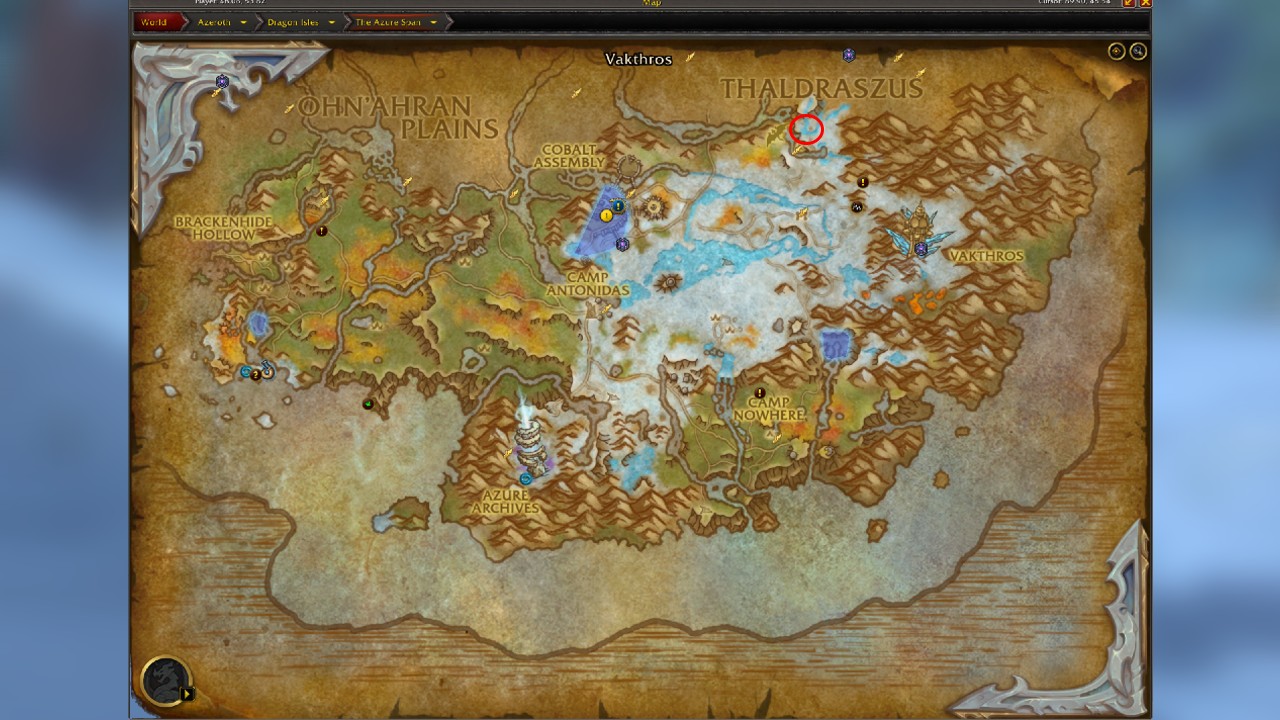1280x720 pixels.
Task: Open the dungeon icon below Camp Antonidas
Action: point(621,242)
